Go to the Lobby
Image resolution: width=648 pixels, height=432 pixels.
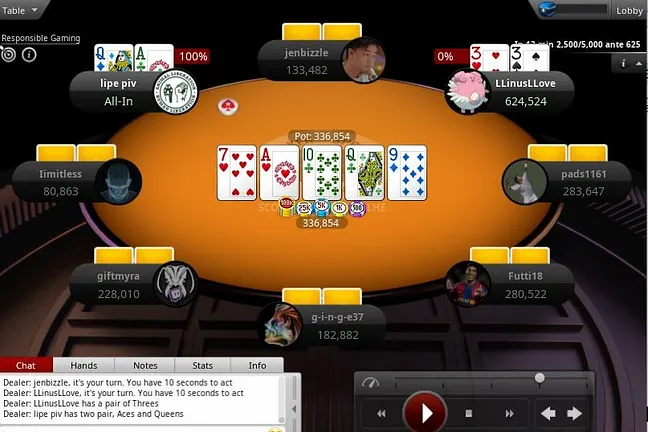coord(629,11)
